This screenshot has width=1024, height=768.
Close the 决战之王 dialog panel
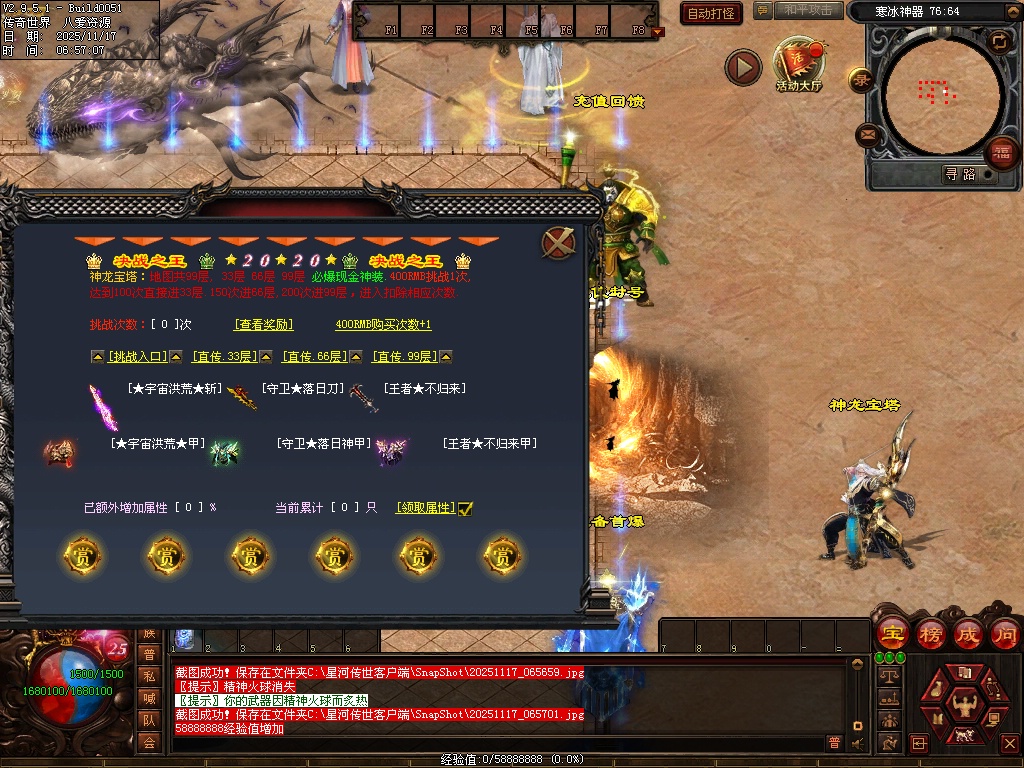click(x=557, y=242)
